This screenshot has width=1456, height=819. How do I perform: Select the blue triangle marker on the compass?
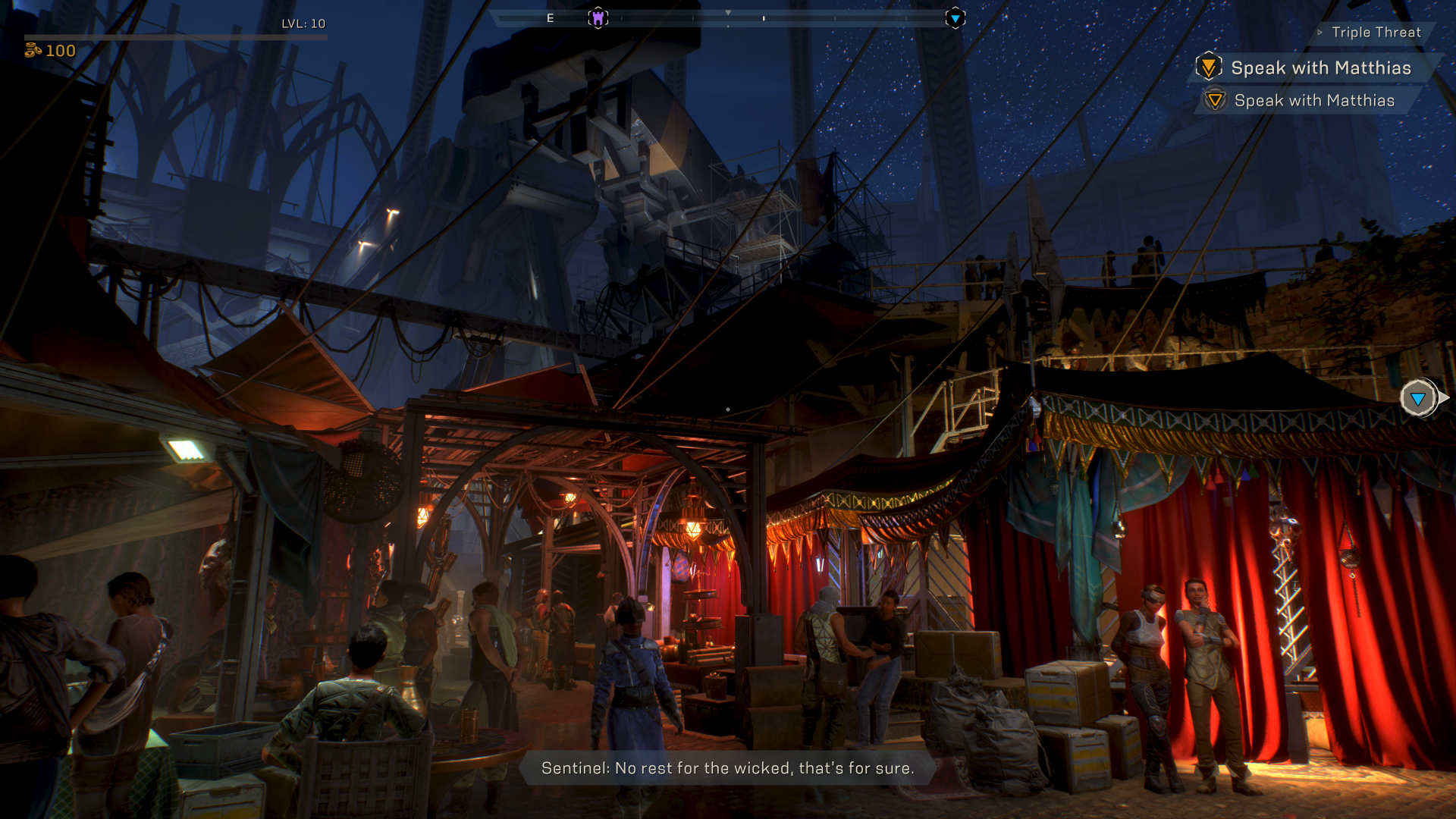point(955,18)
